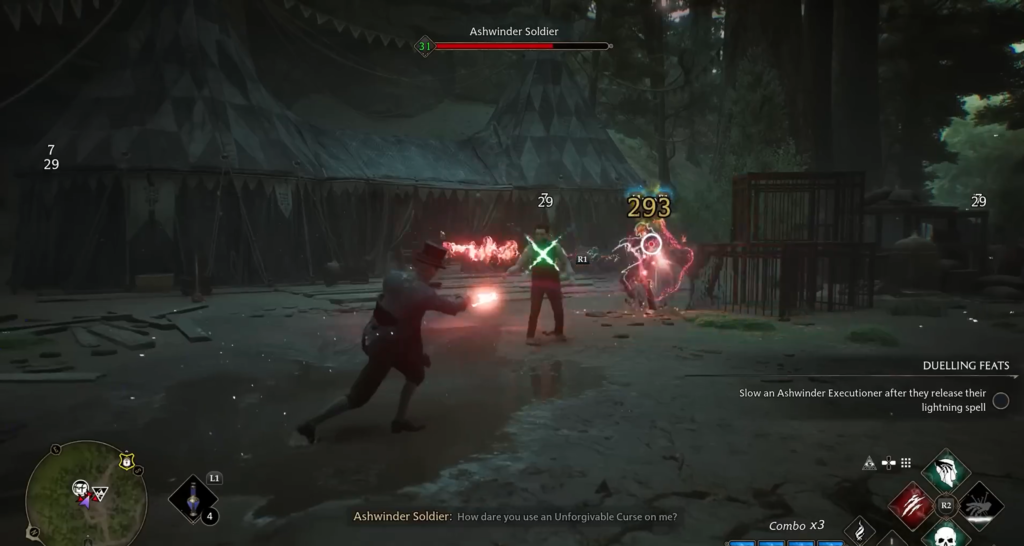1024x546 pixels.
Task: Click the eye-in-triangle Revelio icon
Action: click(x=870, y=463)
